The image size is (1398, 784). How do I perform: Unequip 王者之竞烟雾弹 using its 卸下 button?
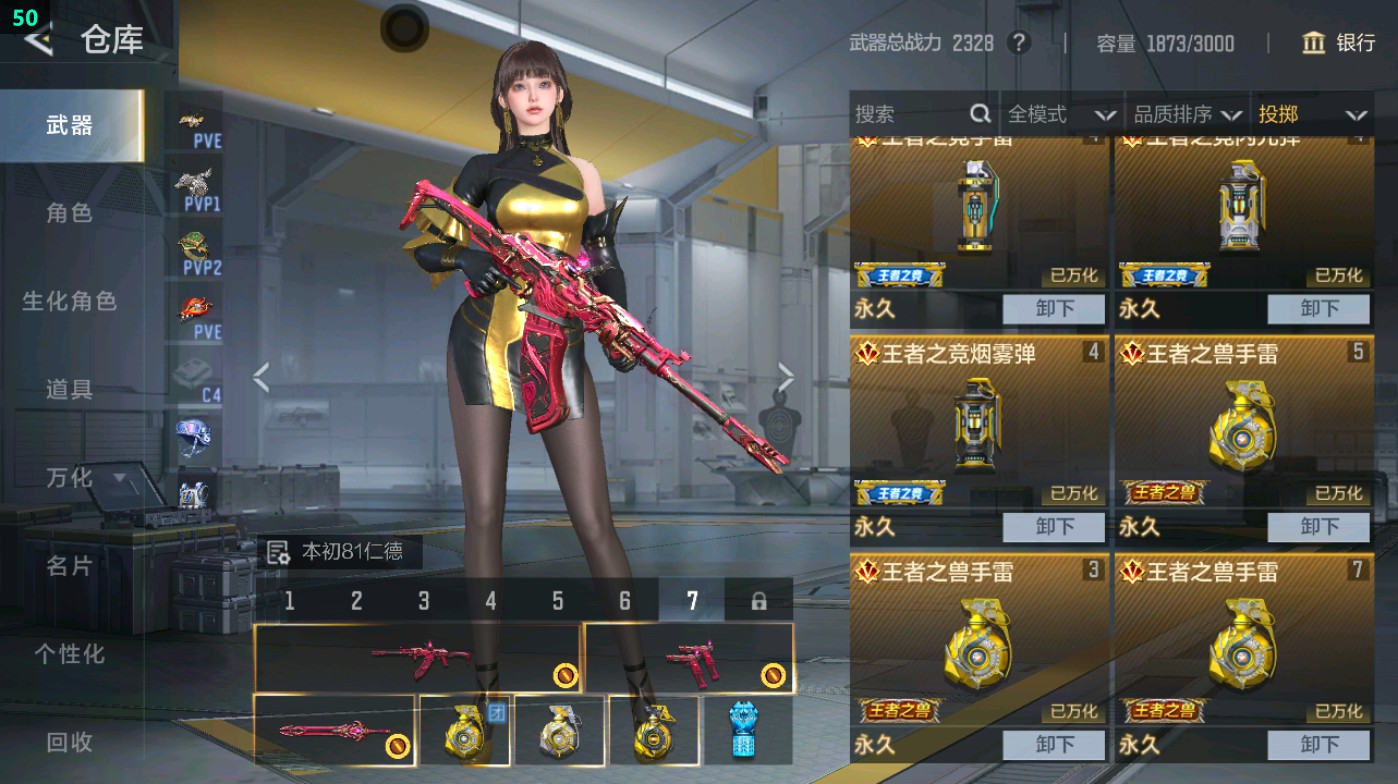tap(1053, 527)
